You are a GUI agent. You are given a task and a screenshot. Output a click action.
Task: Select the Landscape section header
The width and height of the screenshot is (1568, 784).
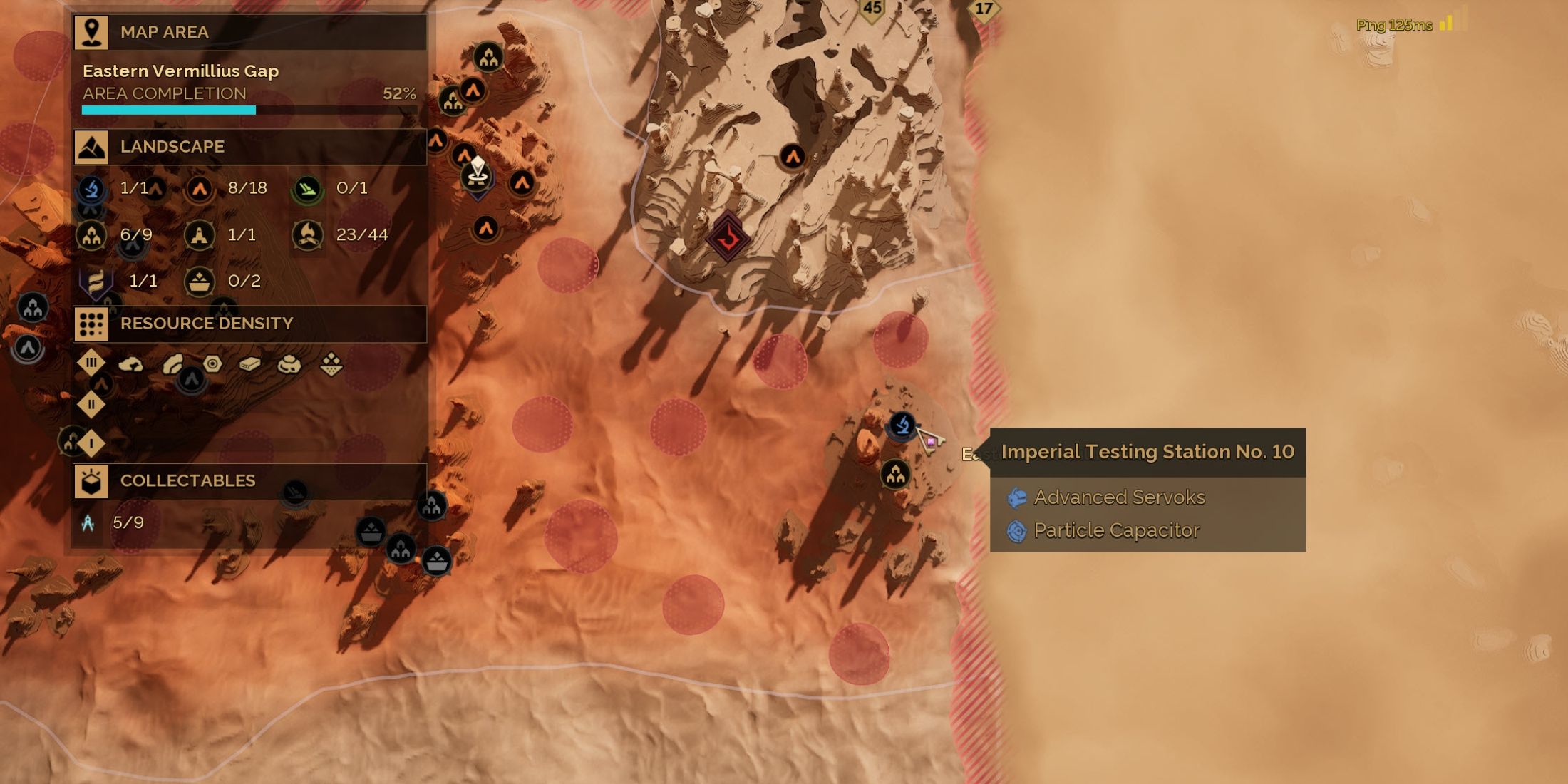[x=249, y=147]
